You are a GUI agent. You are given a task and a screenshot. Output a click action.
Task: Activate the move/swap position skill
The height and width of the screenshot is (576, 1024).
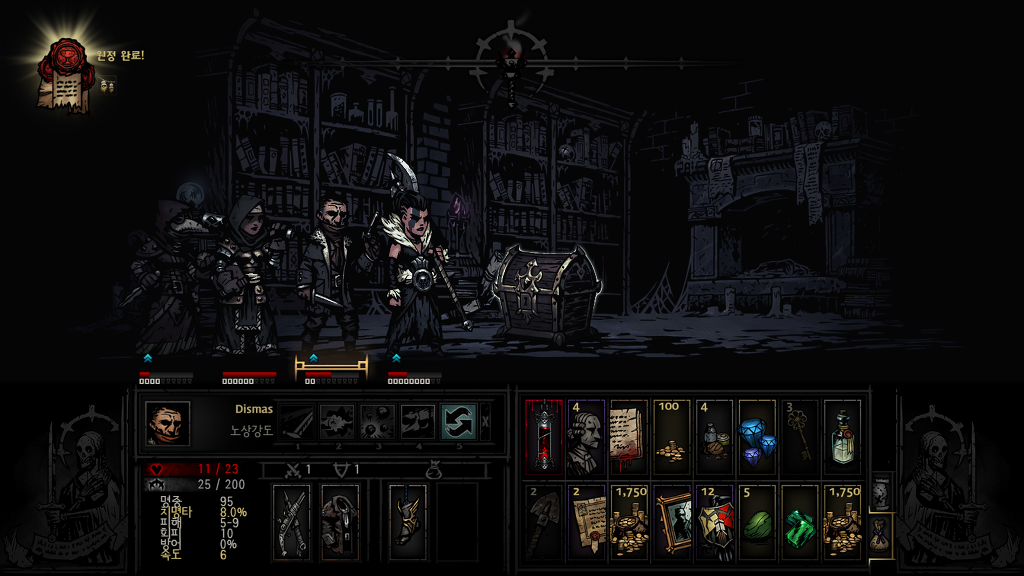click(x=458, y=422)
